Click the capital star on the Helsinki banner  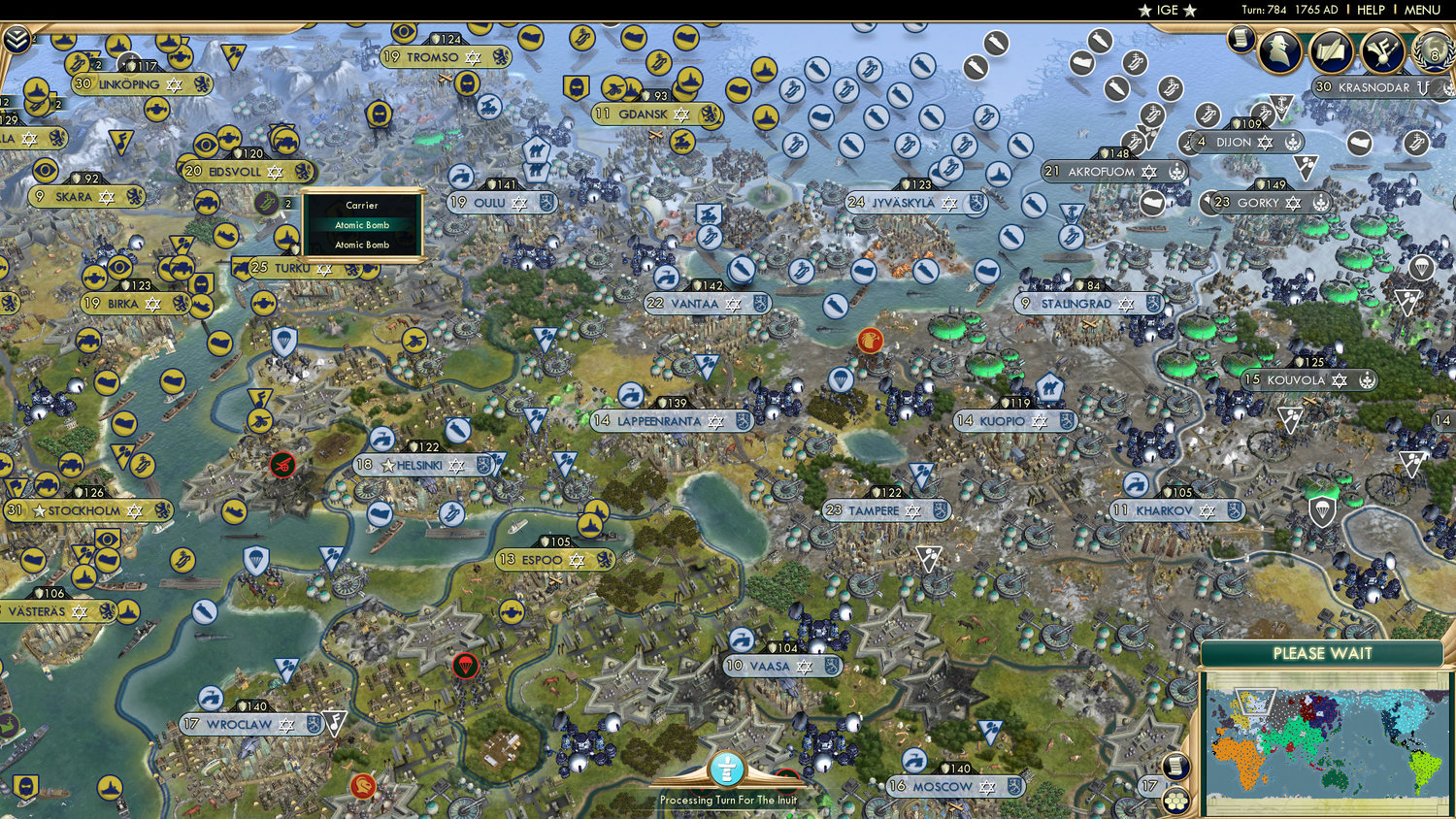pyautogui.click(x=388, y=465)
